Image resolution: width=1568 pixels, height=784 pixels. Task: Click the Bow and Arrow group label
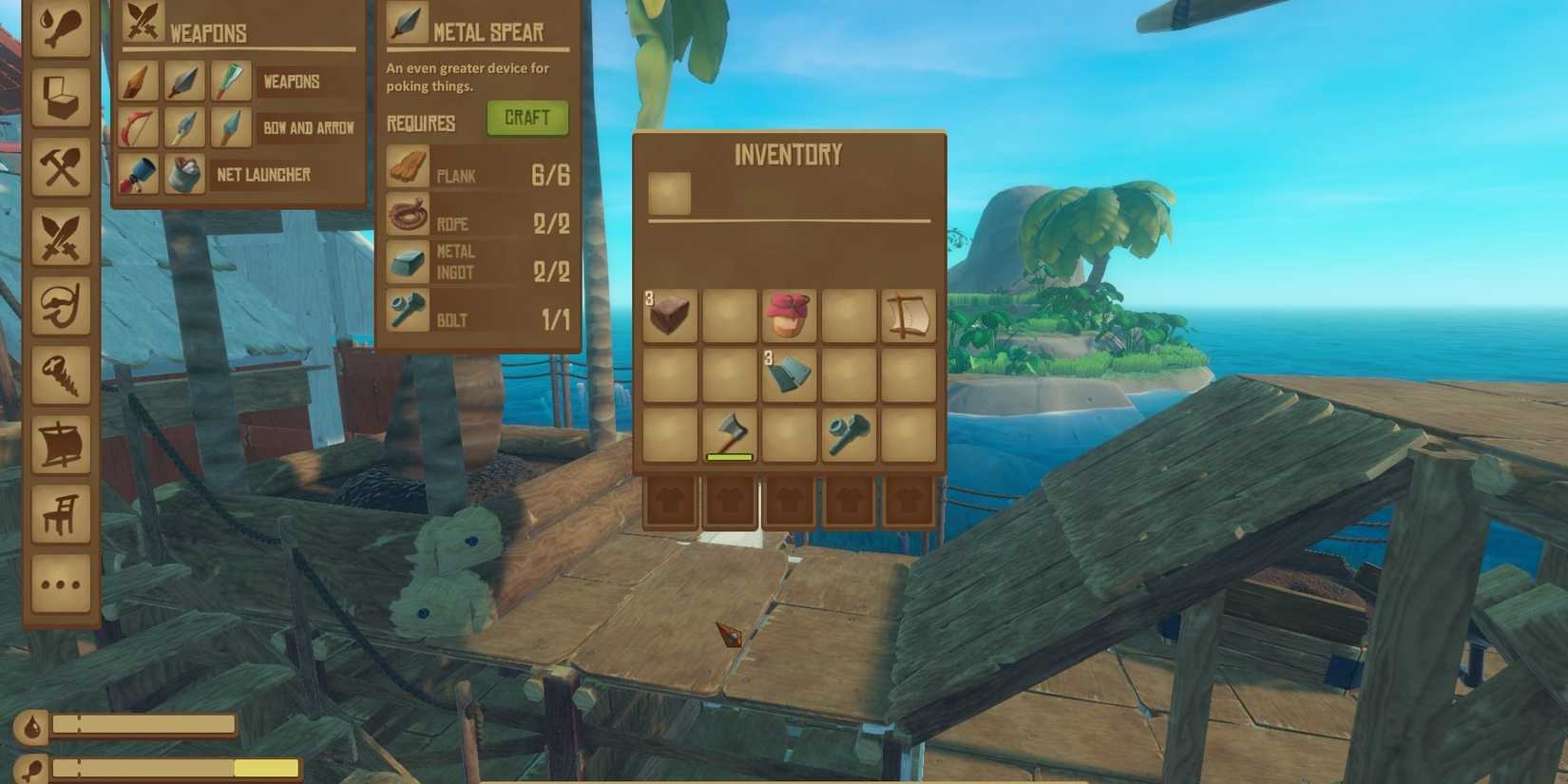click(x=309, y=127)
